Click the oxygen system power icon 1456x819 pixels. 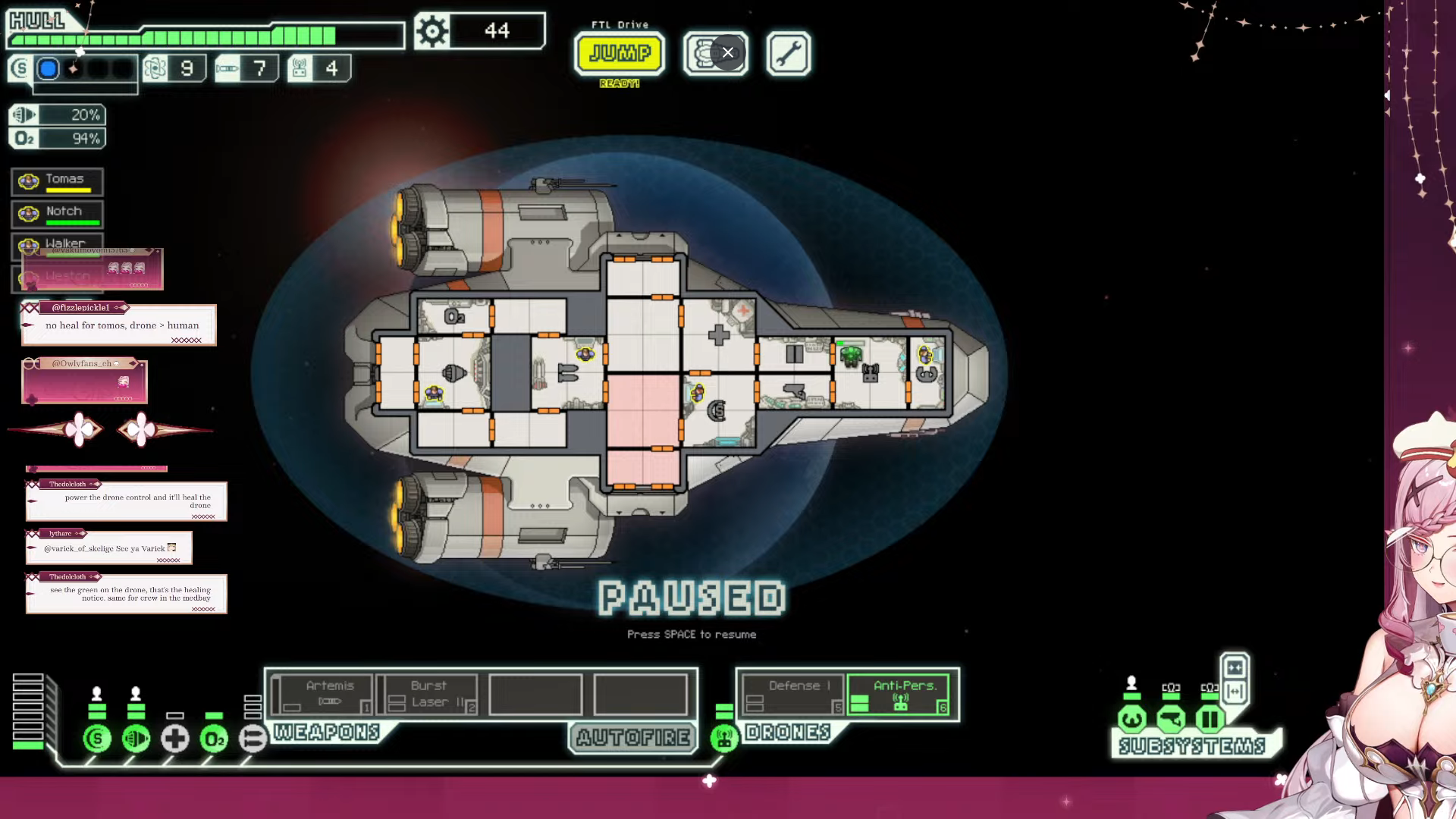pos(214,738)
